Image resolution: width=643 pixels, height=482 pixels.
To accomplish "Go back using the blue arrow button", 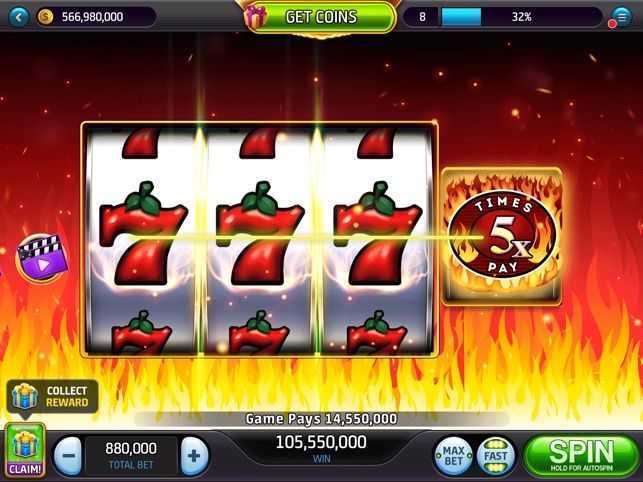I will (x=16, y=16).
